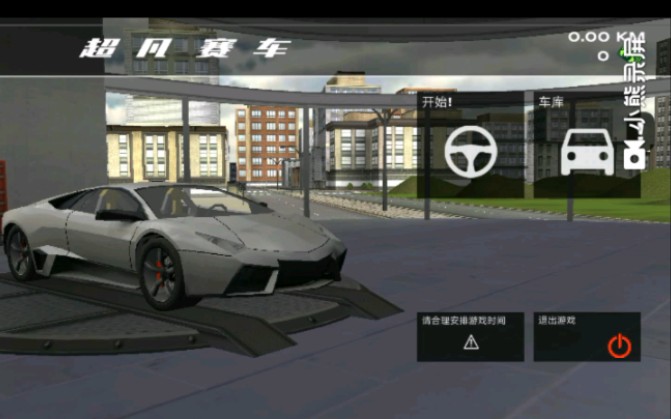The width and height of the screenshot is (671, 419).
Task: Start the race via the steering wheel button
Action: [x=471, y=150]
